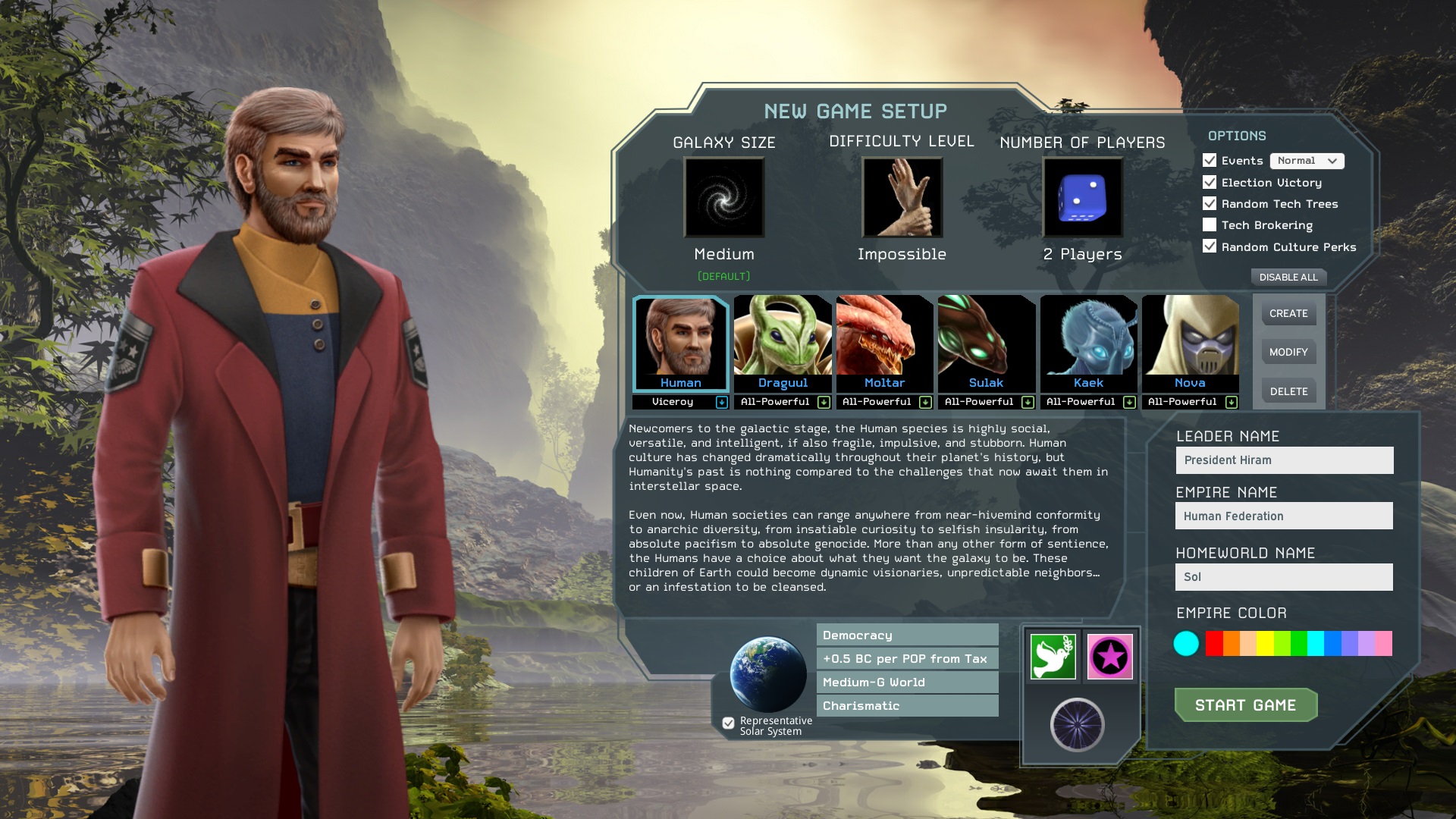The image size is (1456, 819).
Task: Pick the Moltar race portrait
Action: (884, 343)
